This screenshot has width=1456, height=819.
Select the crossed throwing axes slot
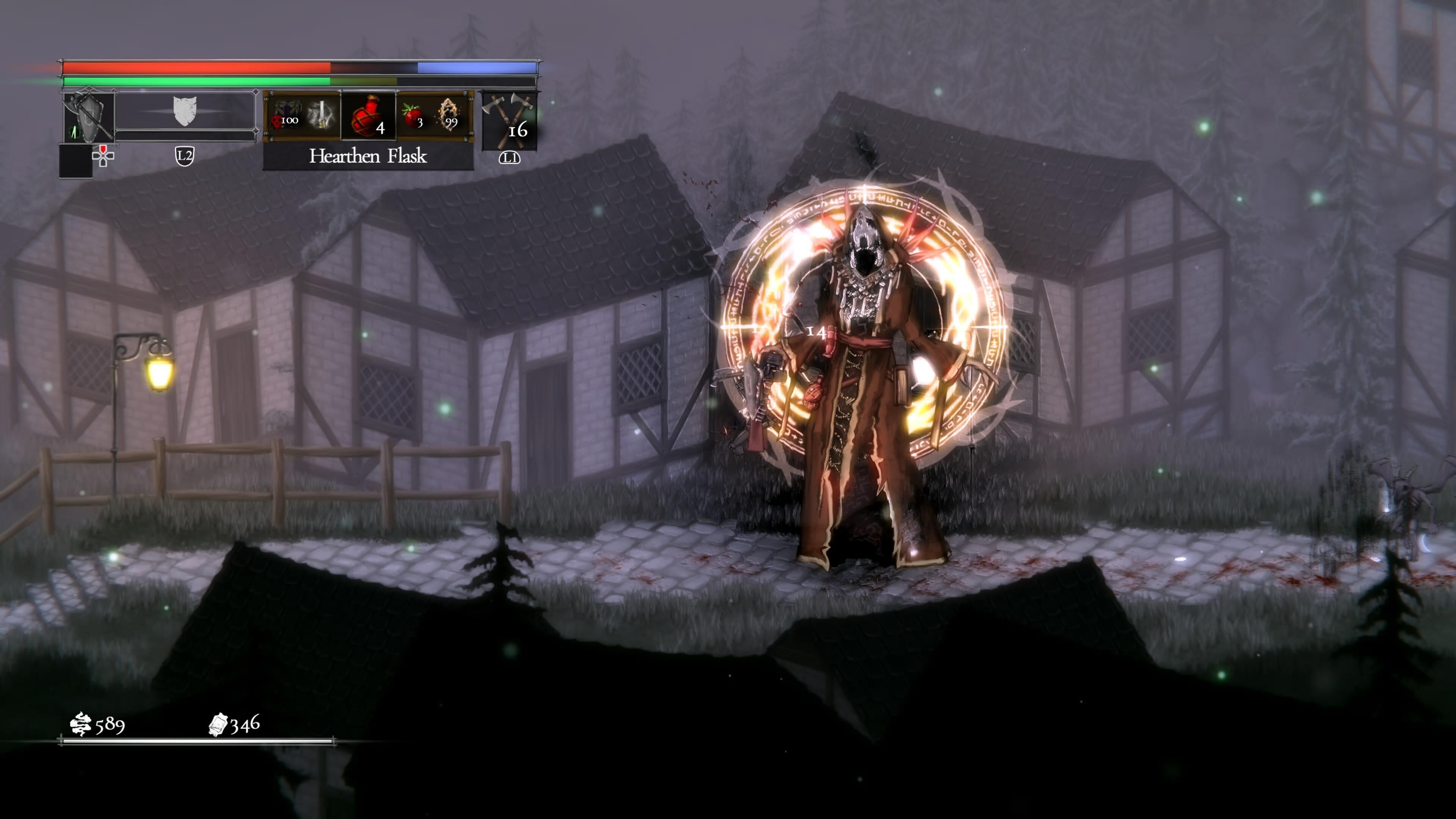pos(509,121)
